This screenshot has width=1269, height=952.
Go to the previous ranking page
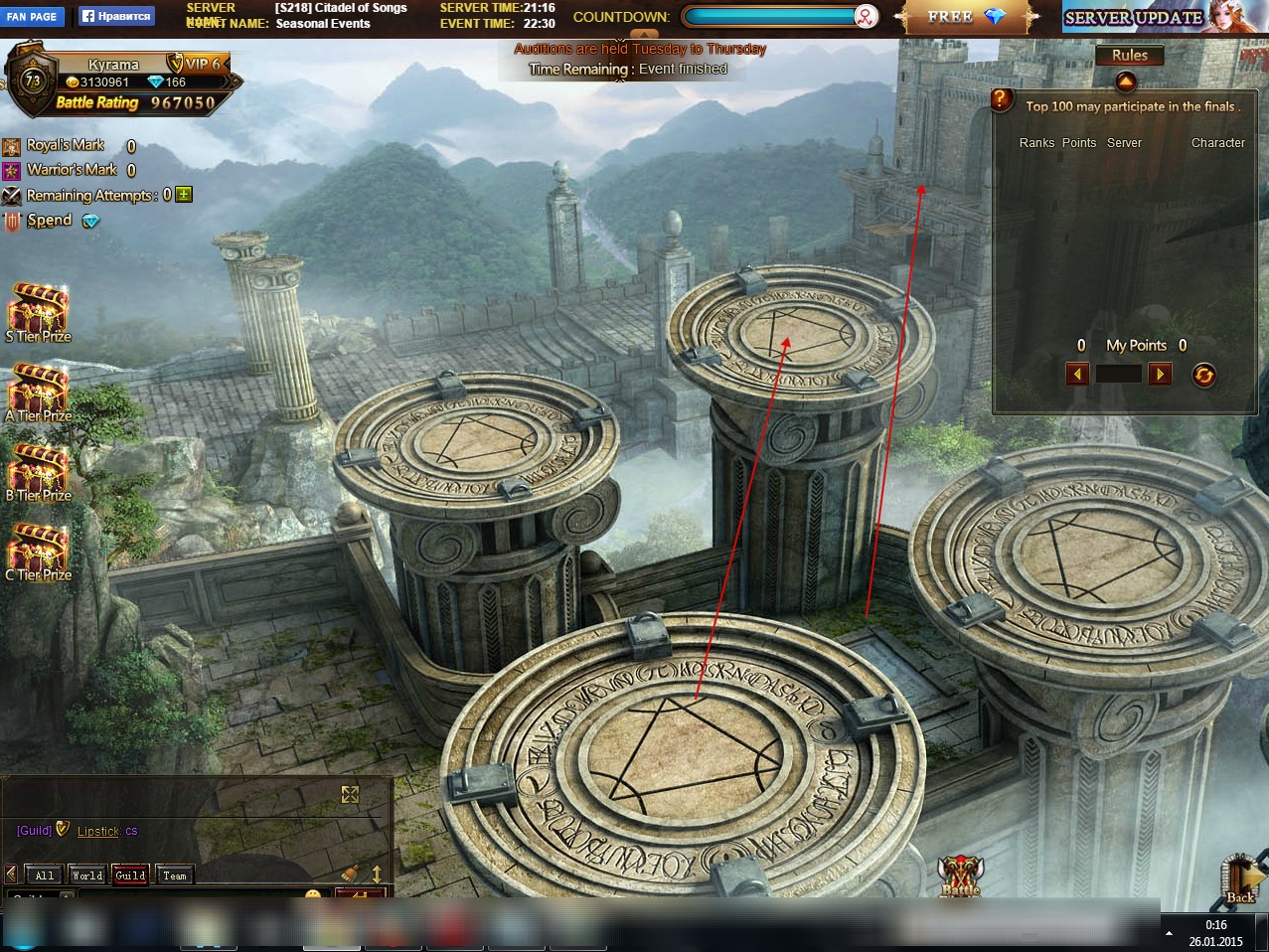[1077, 374]
